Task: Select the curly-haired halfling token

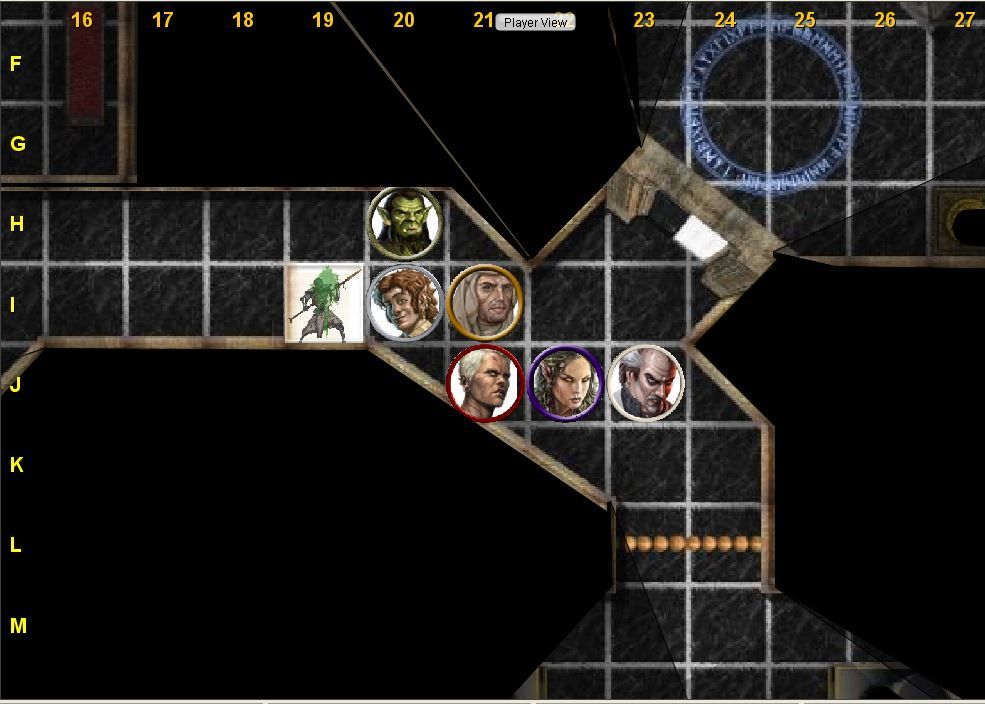Action: pos(404,303)
